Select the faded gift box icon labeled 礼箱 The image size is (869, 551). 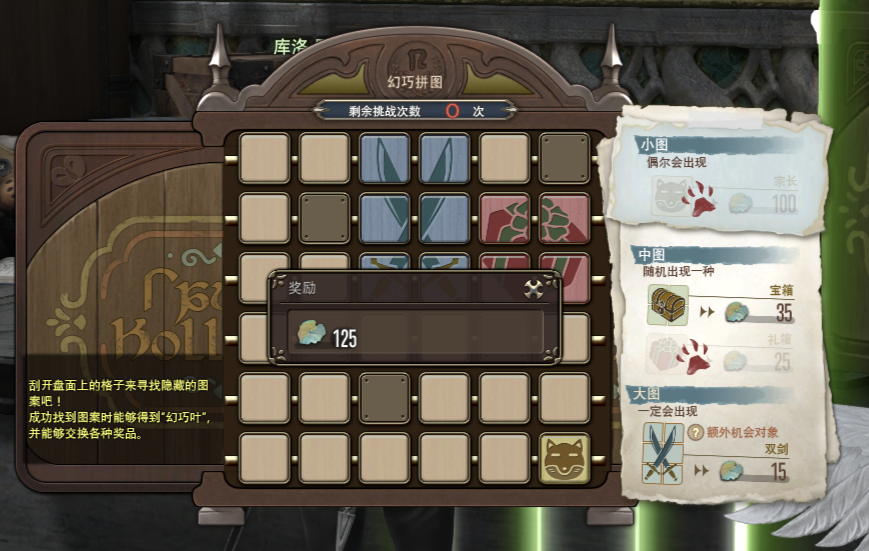click(x=666, y=355)
